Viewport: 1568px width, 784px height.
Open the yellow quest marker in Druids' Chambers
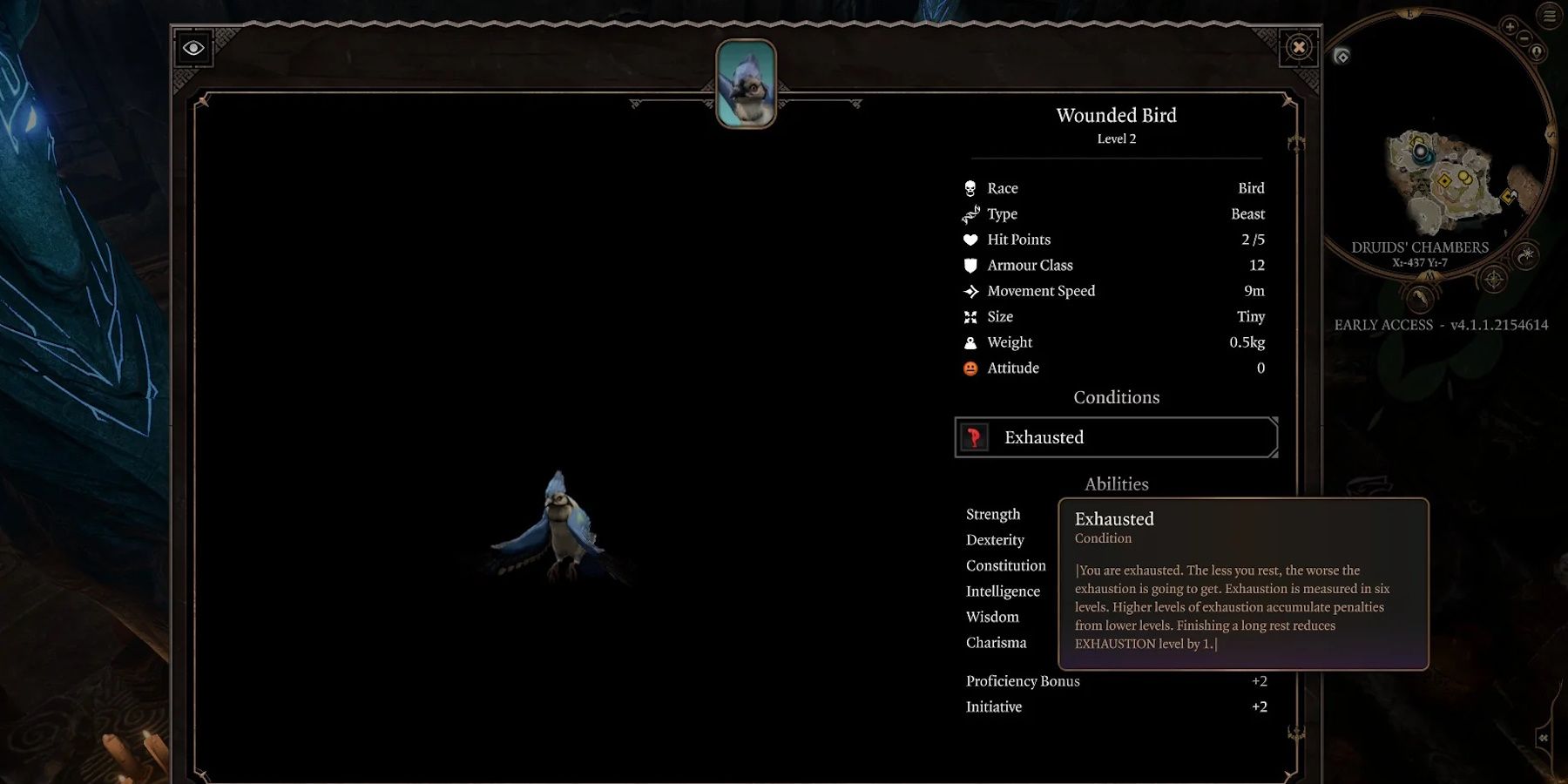pos(1445,180)
